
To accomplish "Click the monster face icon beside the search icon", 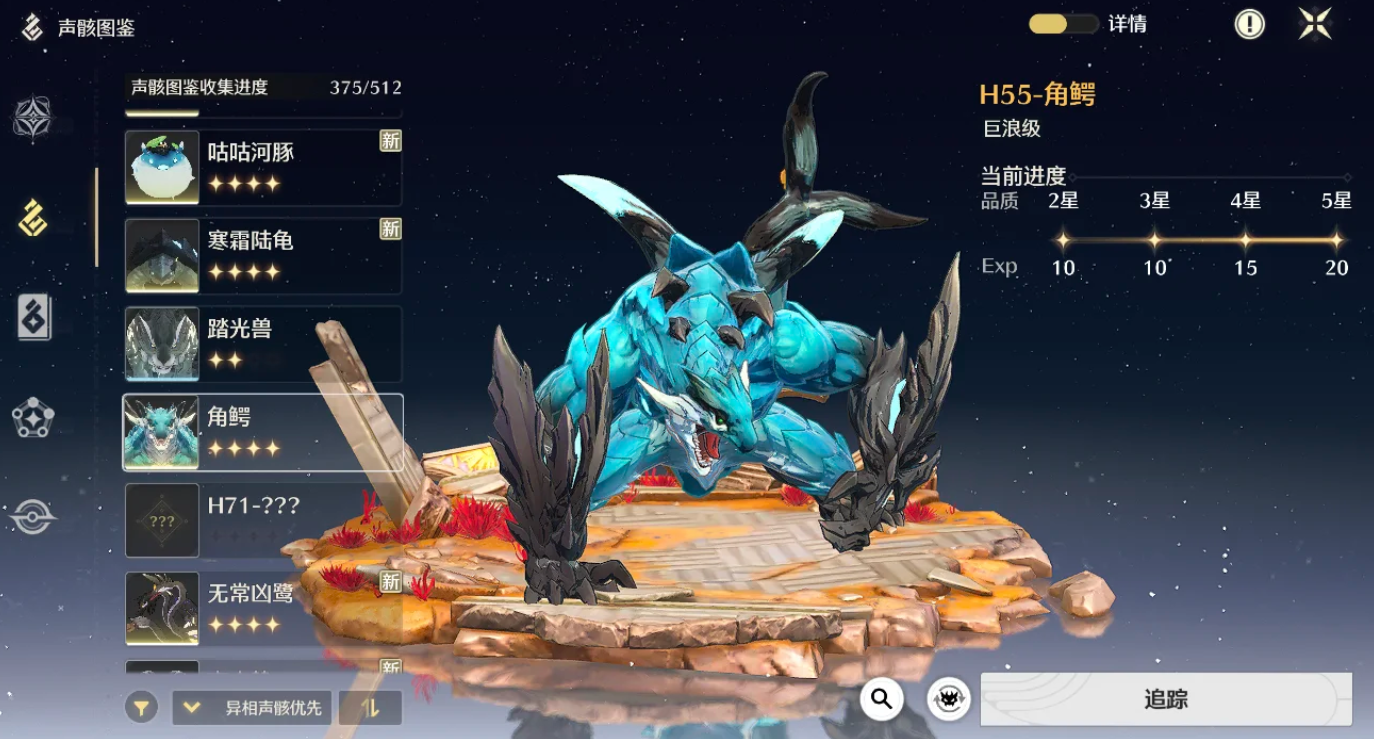I will coord(947,700).
